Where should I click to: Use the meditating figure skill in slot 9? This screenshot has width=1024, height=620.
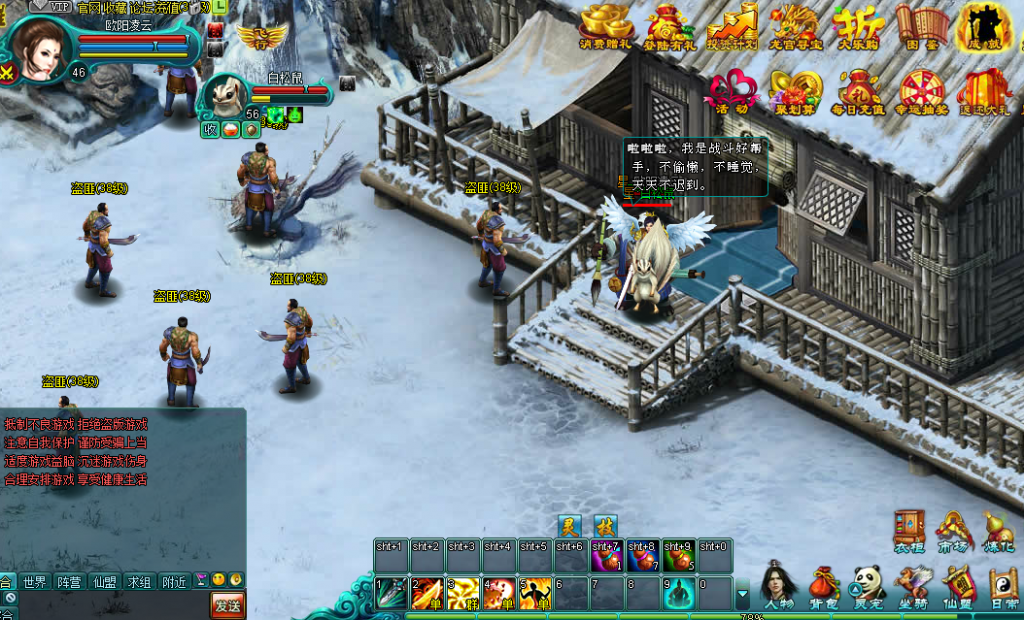[x=679, y=593]
